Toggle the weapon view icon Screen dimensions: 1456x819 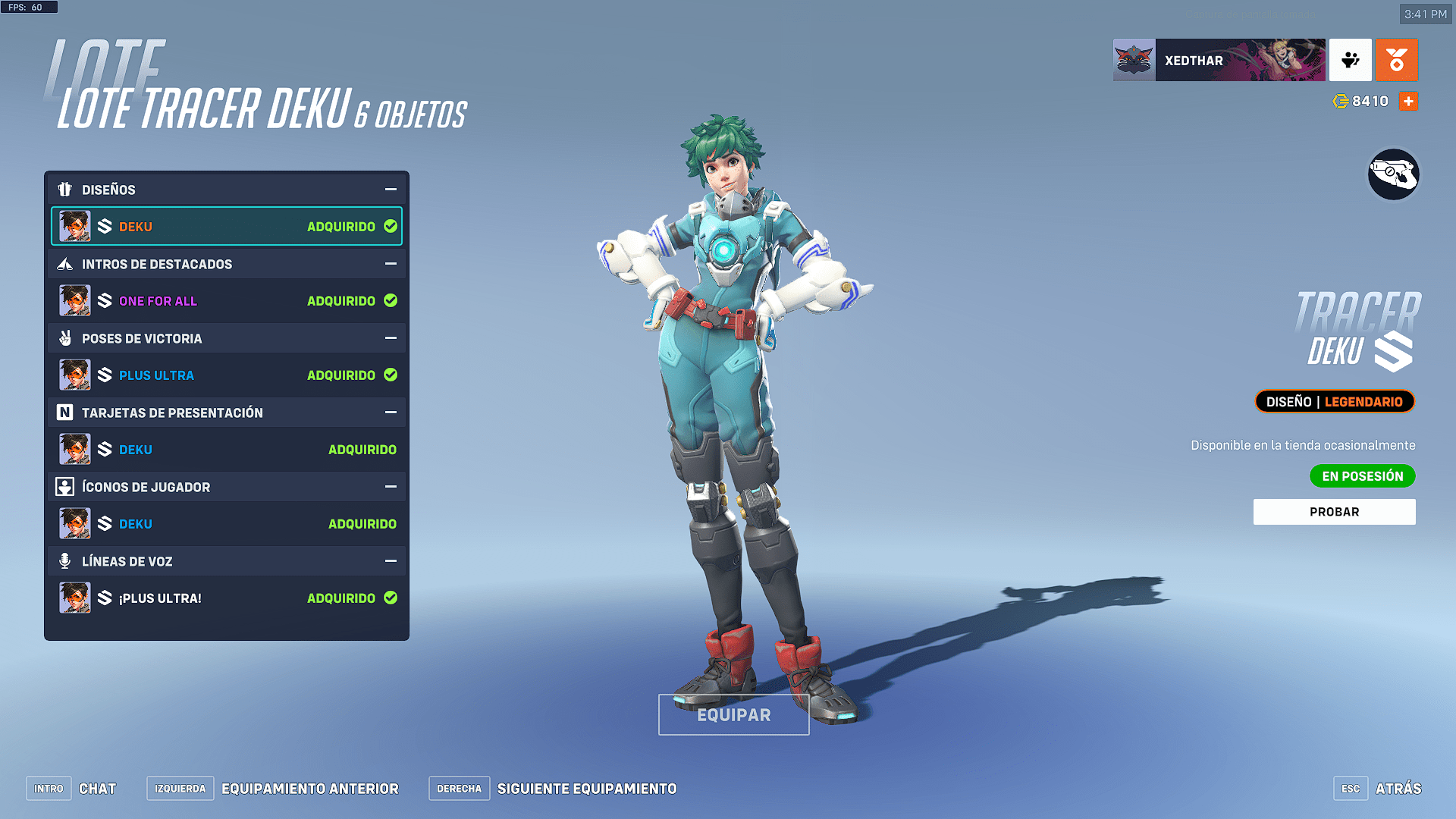coord(1393,174)
